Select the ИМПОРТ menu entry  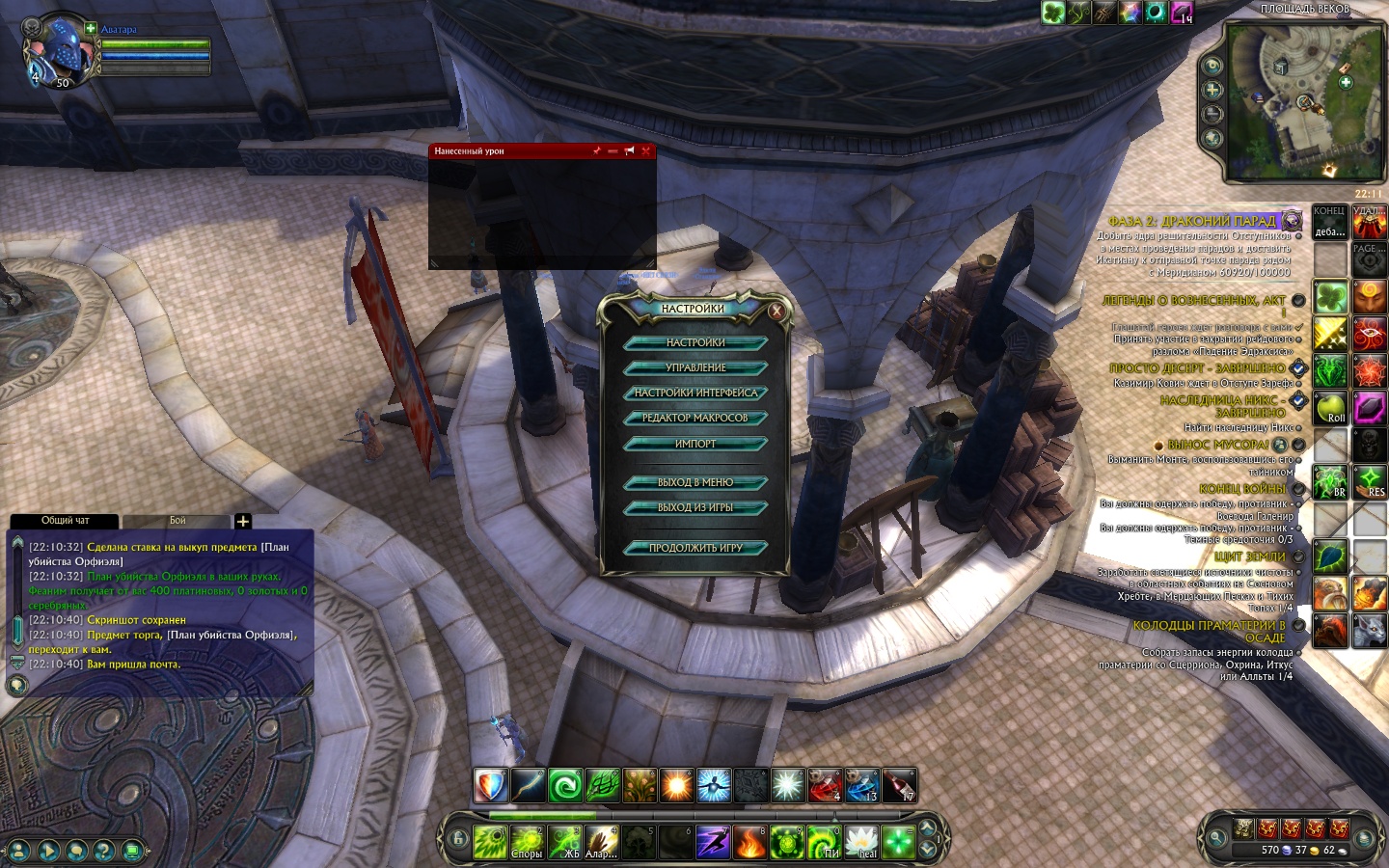[x=694, y=444]
